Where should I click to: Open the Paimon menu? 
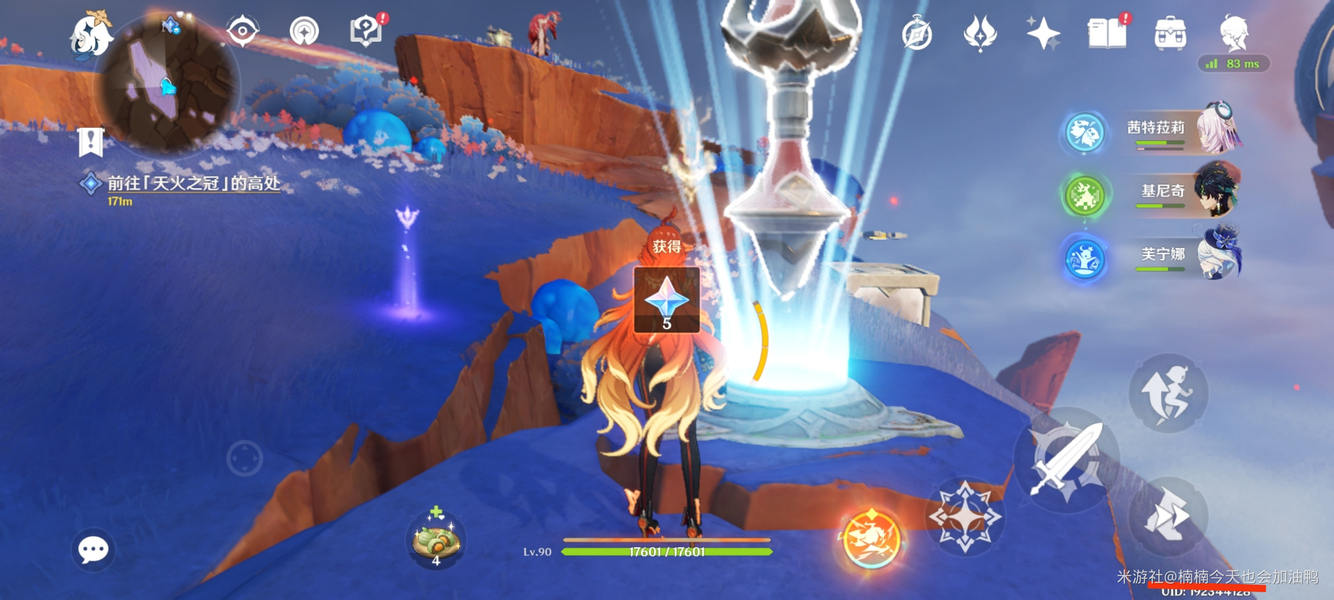pyautogui.click(x=91, y=33)
